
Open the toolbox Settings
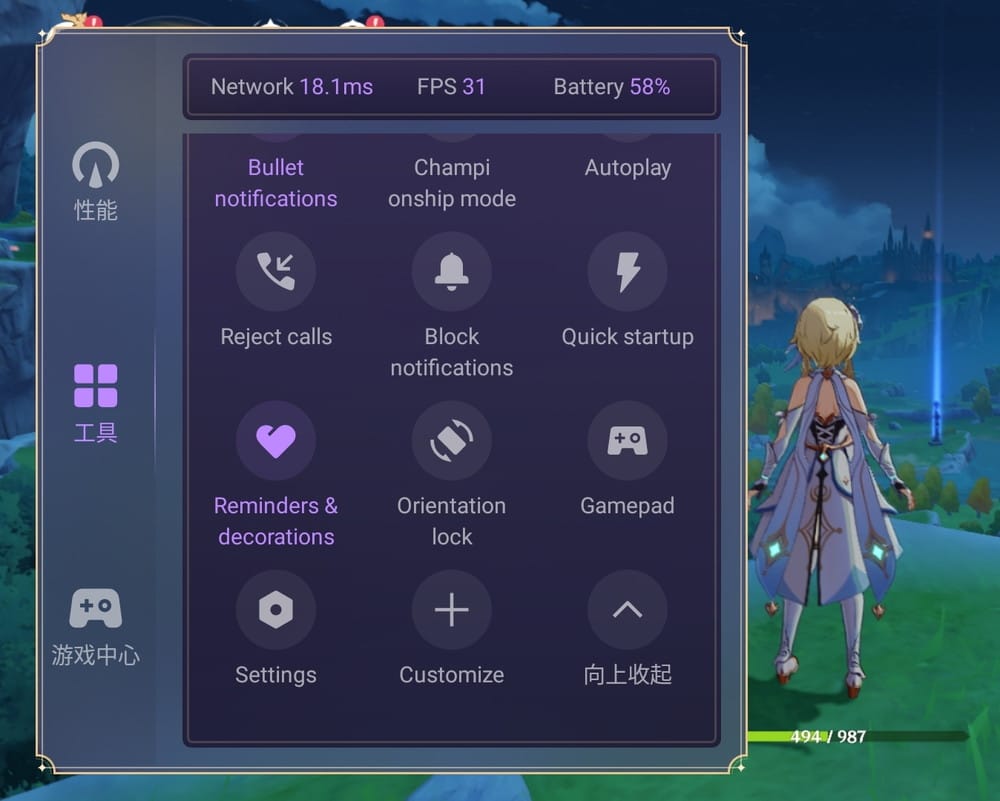[276, 610]
